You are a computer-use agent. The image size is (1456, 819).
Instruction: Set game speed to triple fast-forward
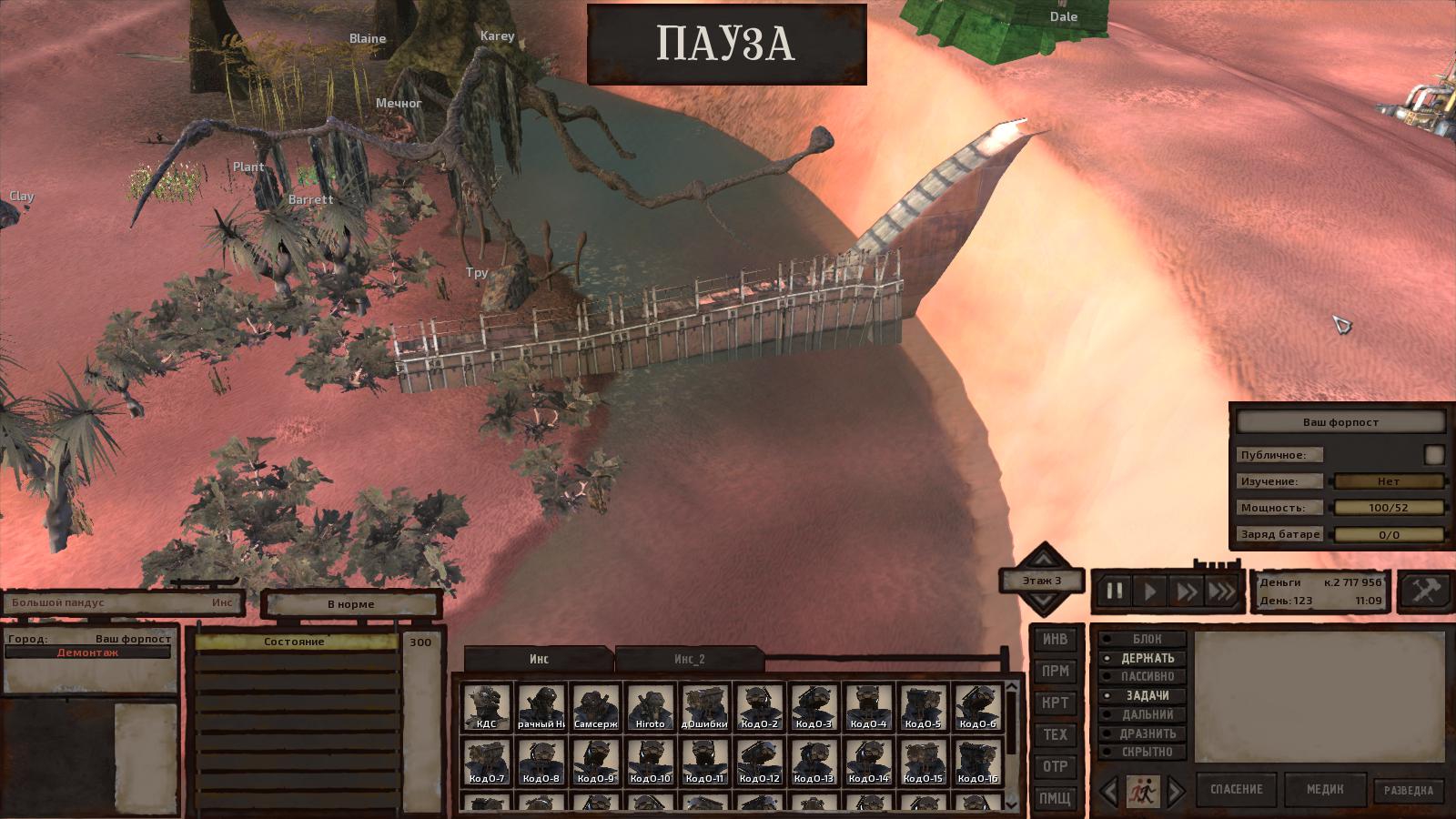[1221, 591]
